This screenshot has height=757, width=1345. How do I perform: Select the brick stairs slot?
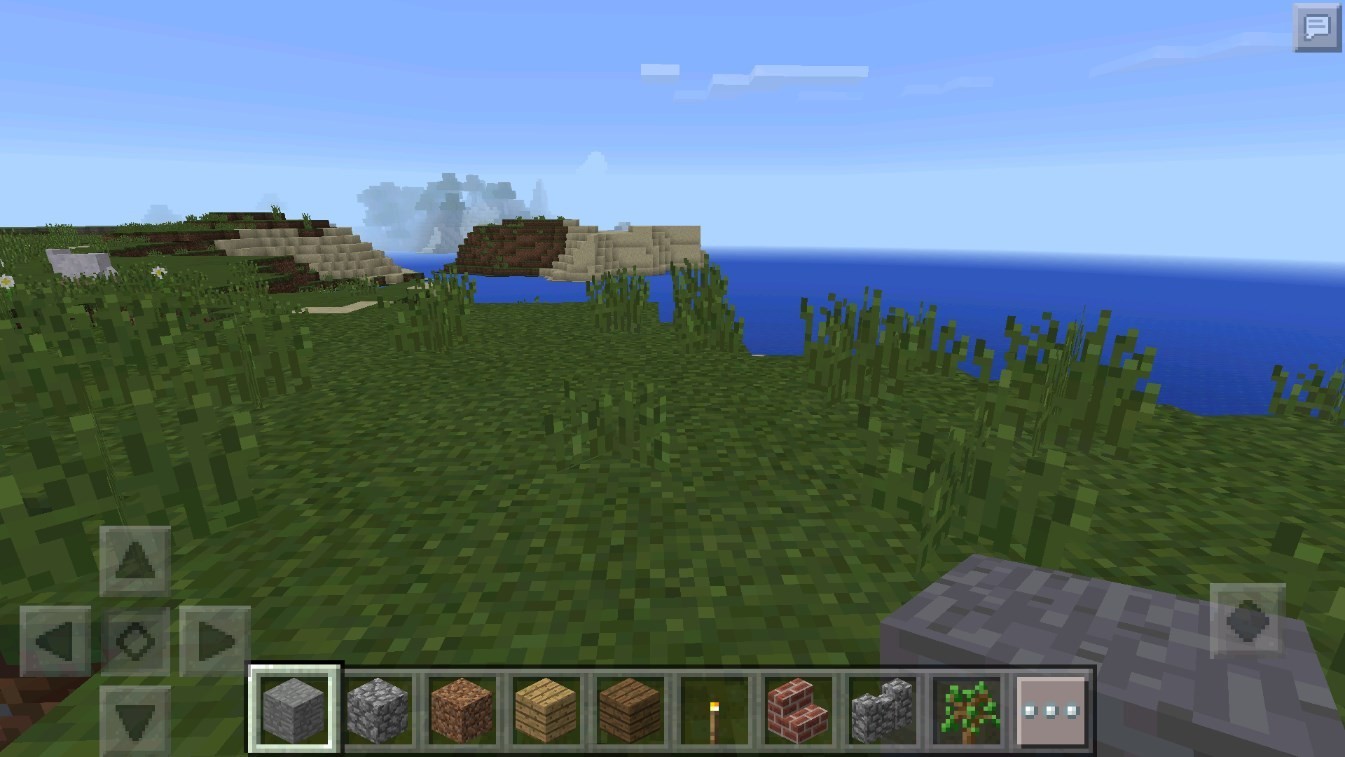click(797, 709)
